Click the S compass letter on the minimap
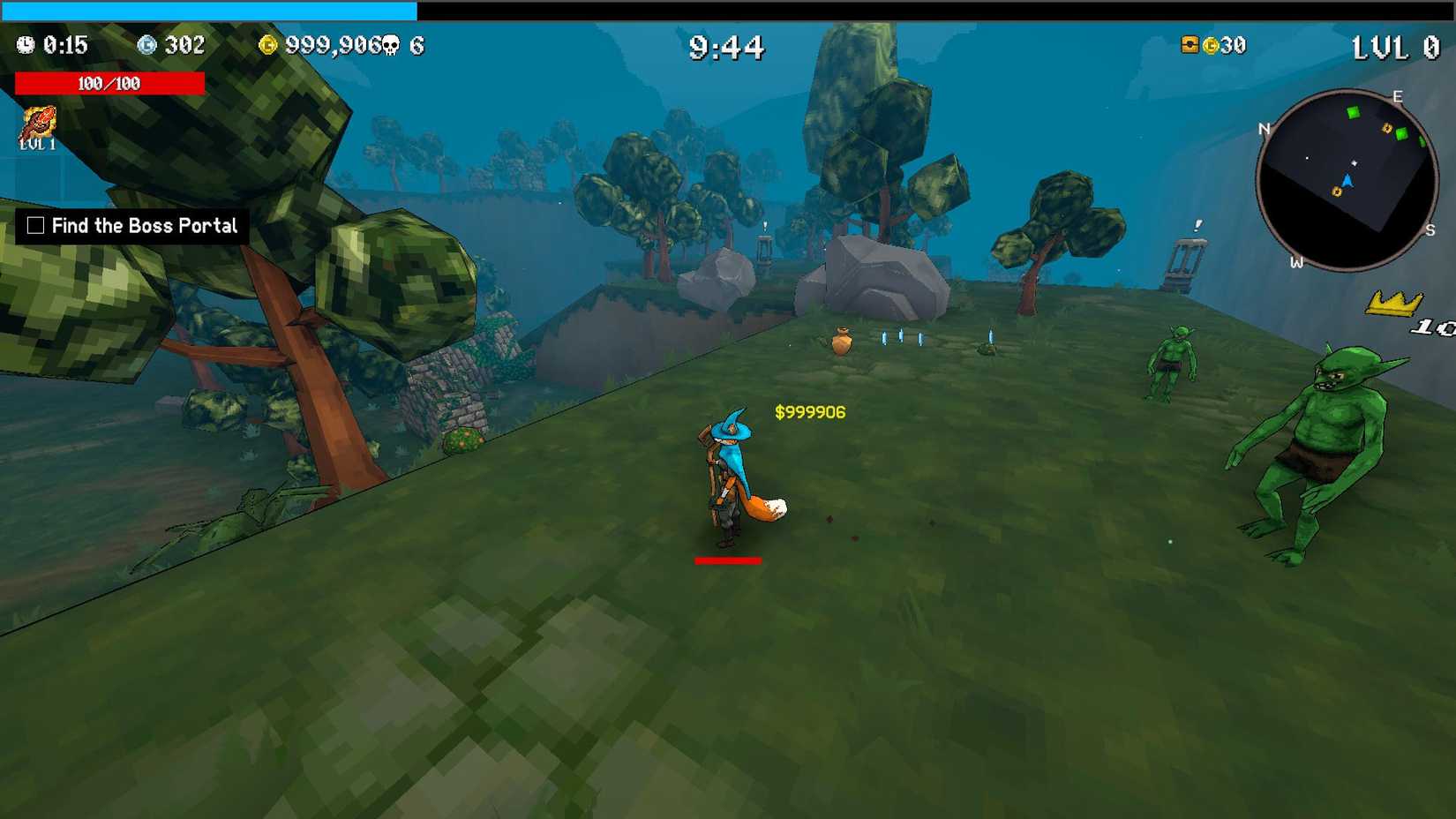This screenshot has width=1456, height=819. pos(1430,231)
